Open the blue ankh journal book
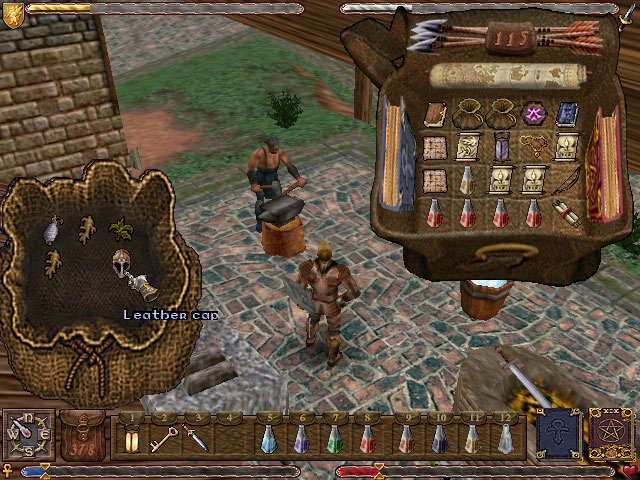This screenshot has height=480, width=640. coord(557,434)
